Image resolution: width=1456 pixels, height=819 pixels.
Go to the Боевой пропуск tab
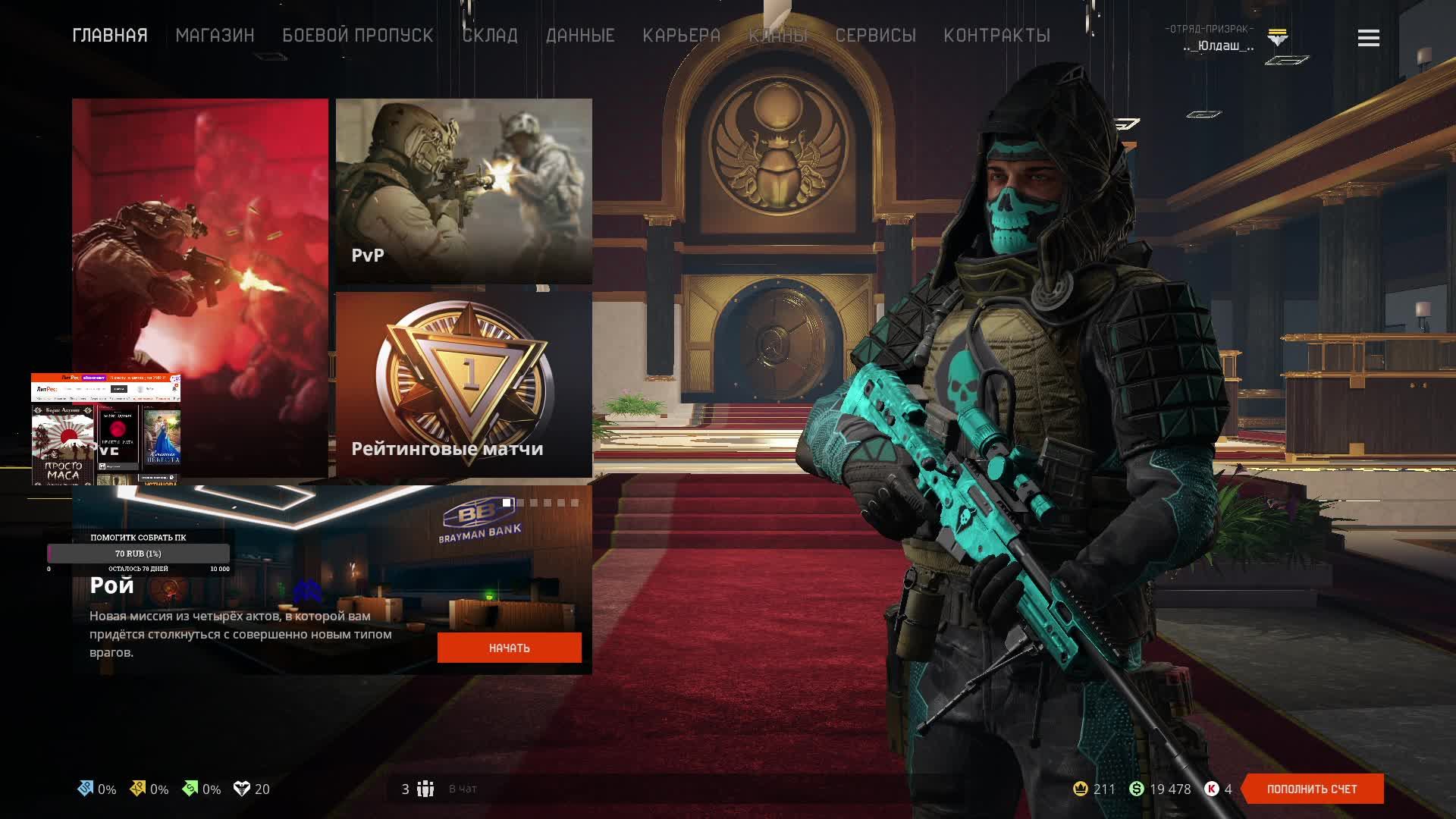coord(357,36)
